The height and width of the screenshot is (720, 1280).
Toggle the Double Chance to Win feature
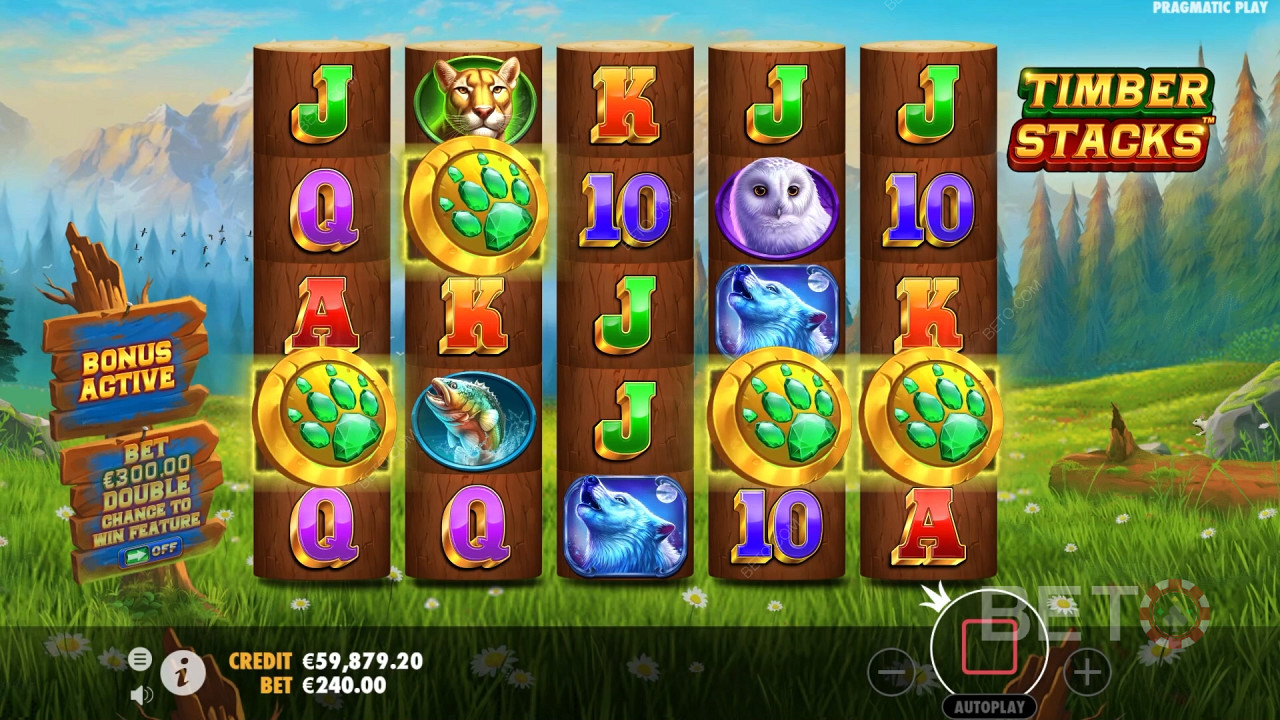click(x=149, y=548)
